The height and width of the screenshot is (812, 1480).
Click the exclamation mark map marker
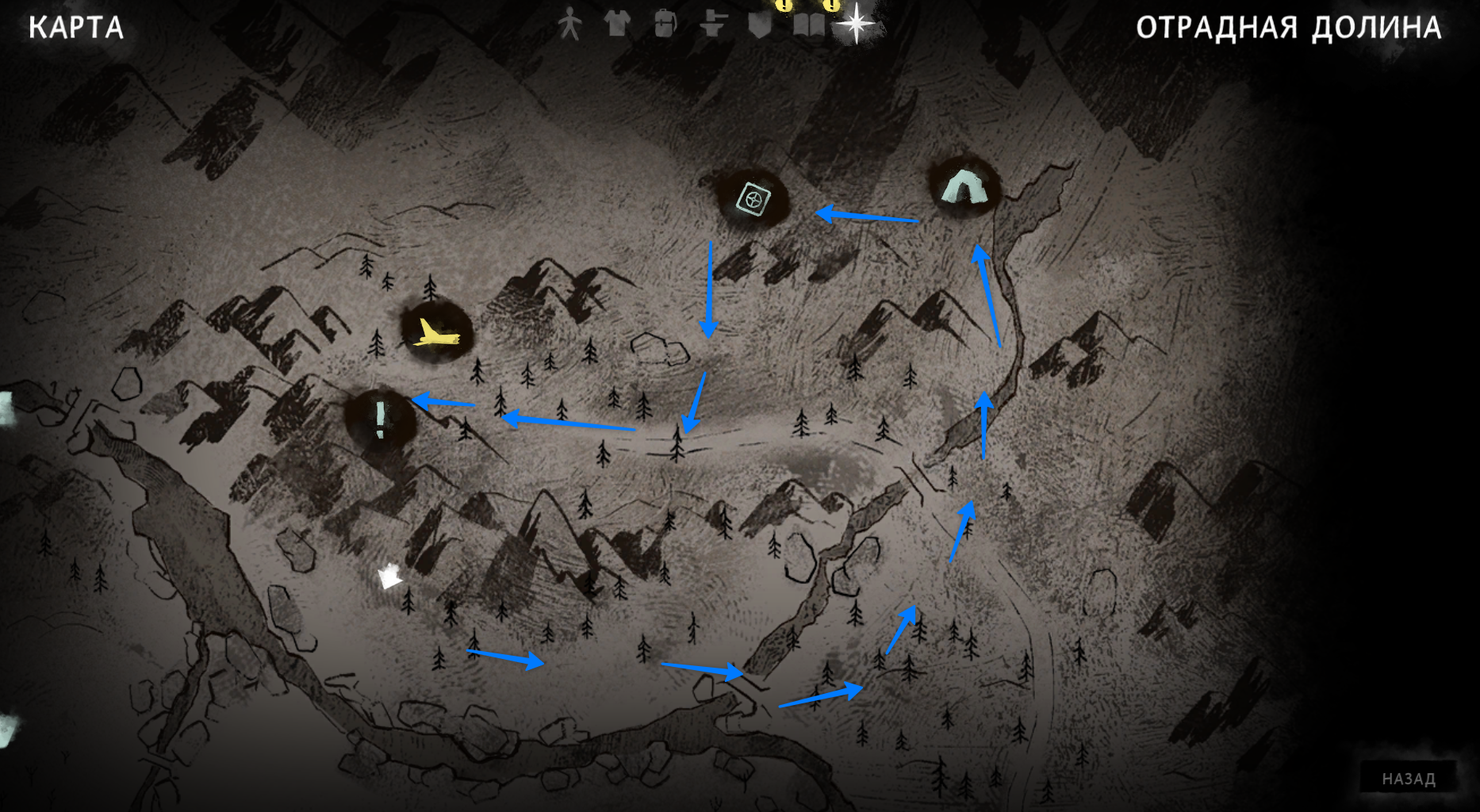coord(381,416)
